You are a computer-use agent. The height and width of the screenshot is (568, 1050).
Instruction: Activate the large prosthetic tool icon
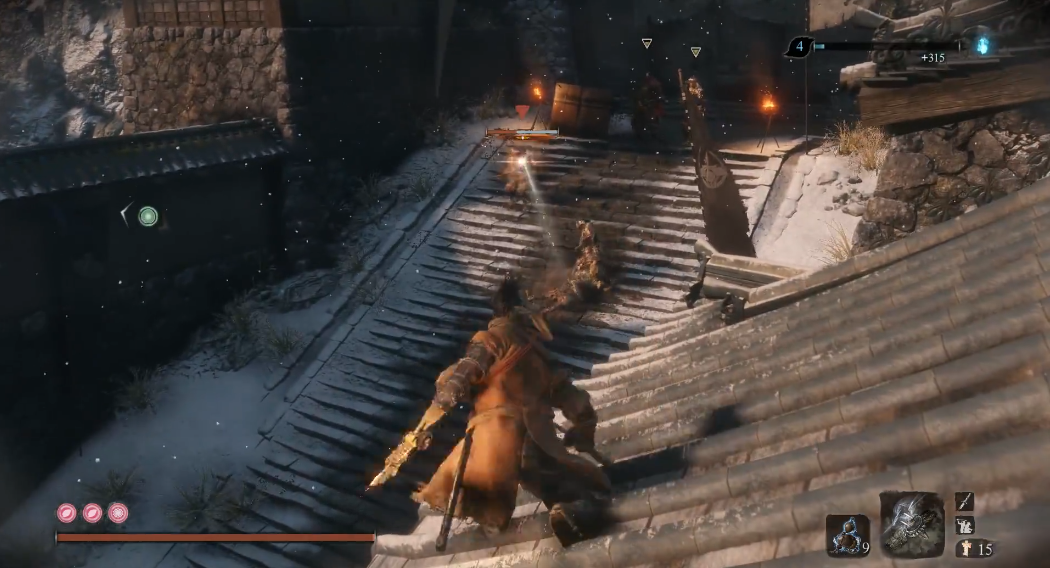[x=911, y=523]
